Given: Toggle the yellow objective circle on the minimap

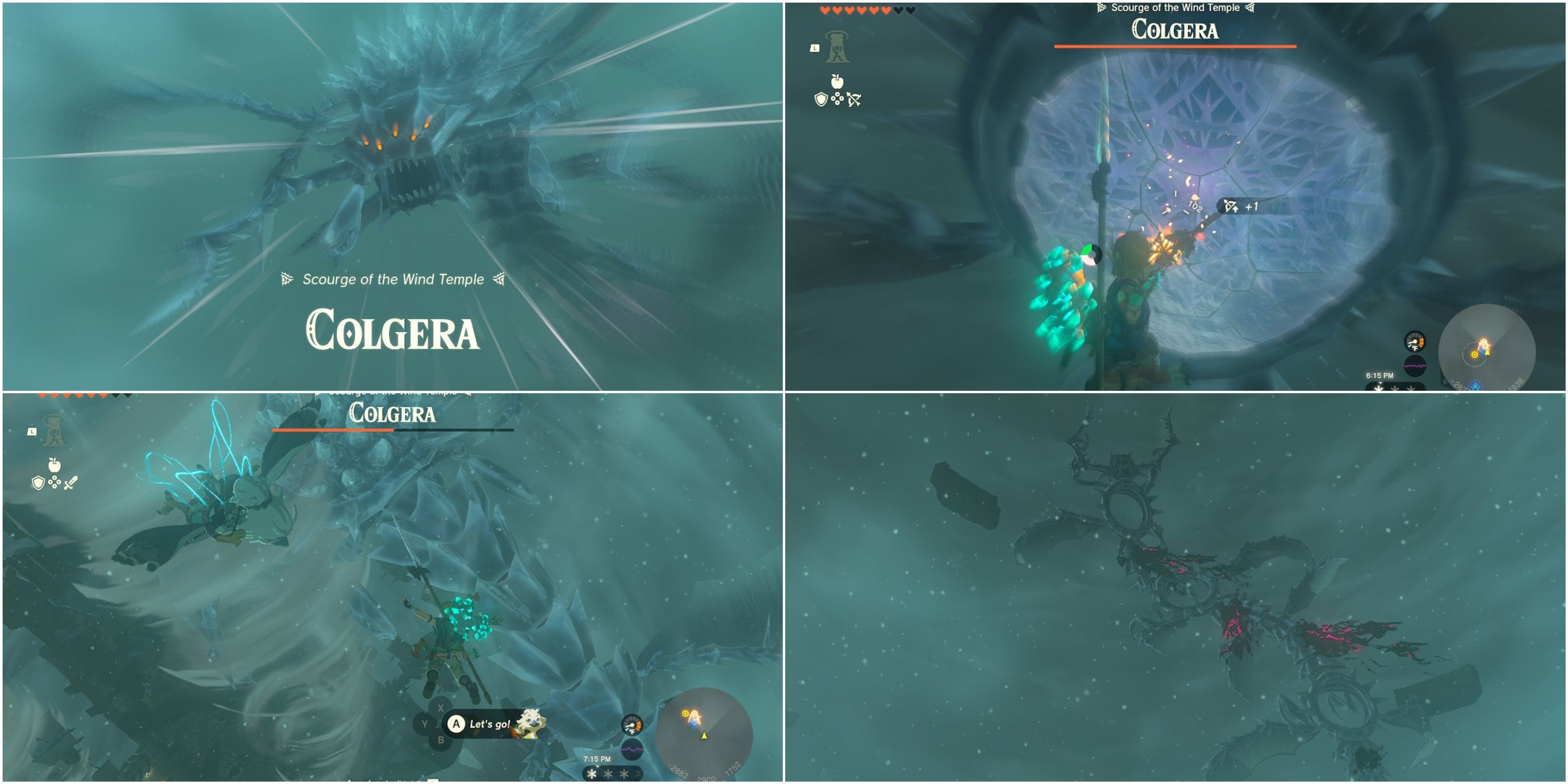Looking at the screenshot, I should (686, 714).
